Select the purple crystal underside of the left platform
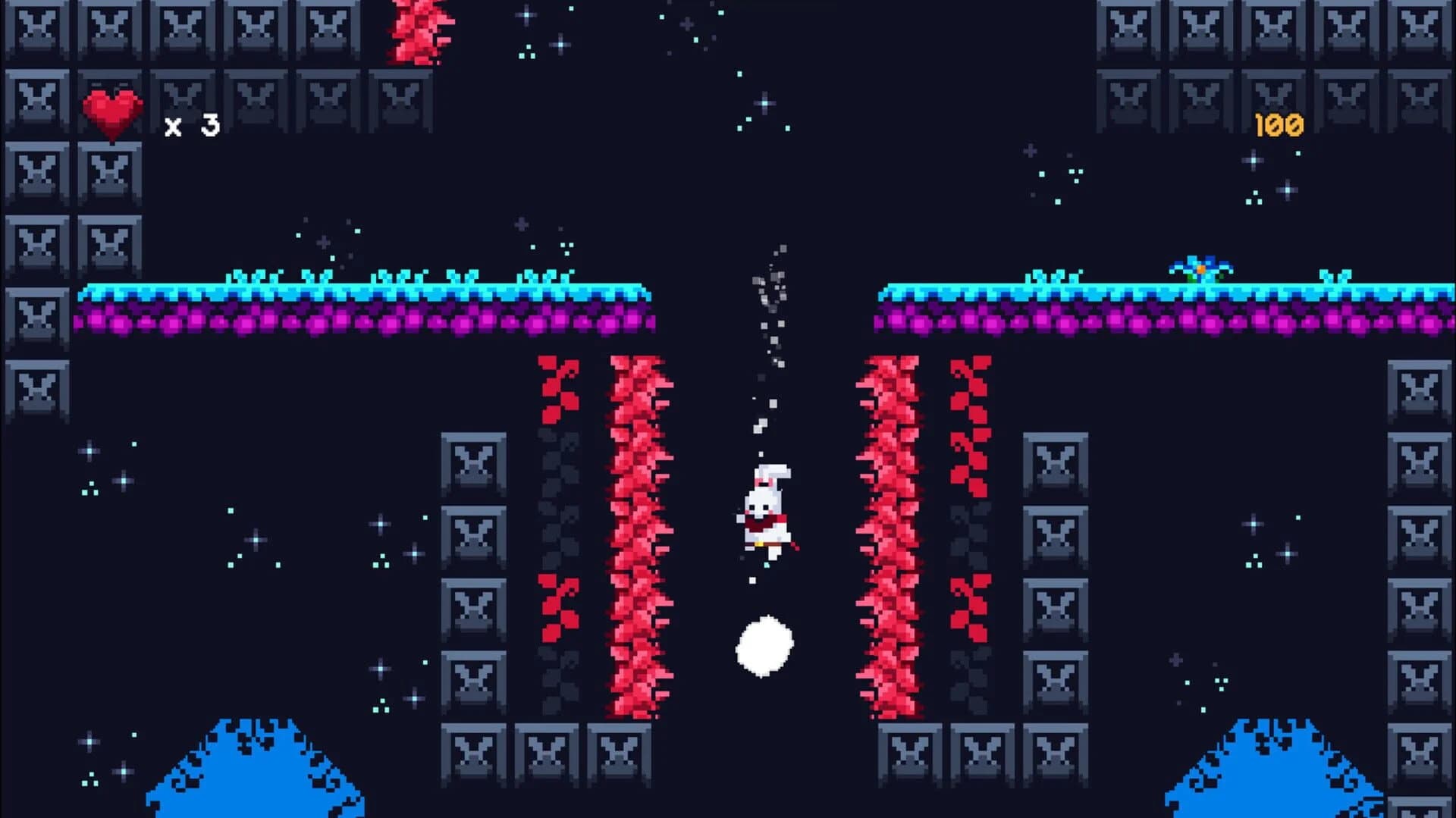The height and width of the screenshot is (818, 1456). pyautogui.click(x=341, y=322)
